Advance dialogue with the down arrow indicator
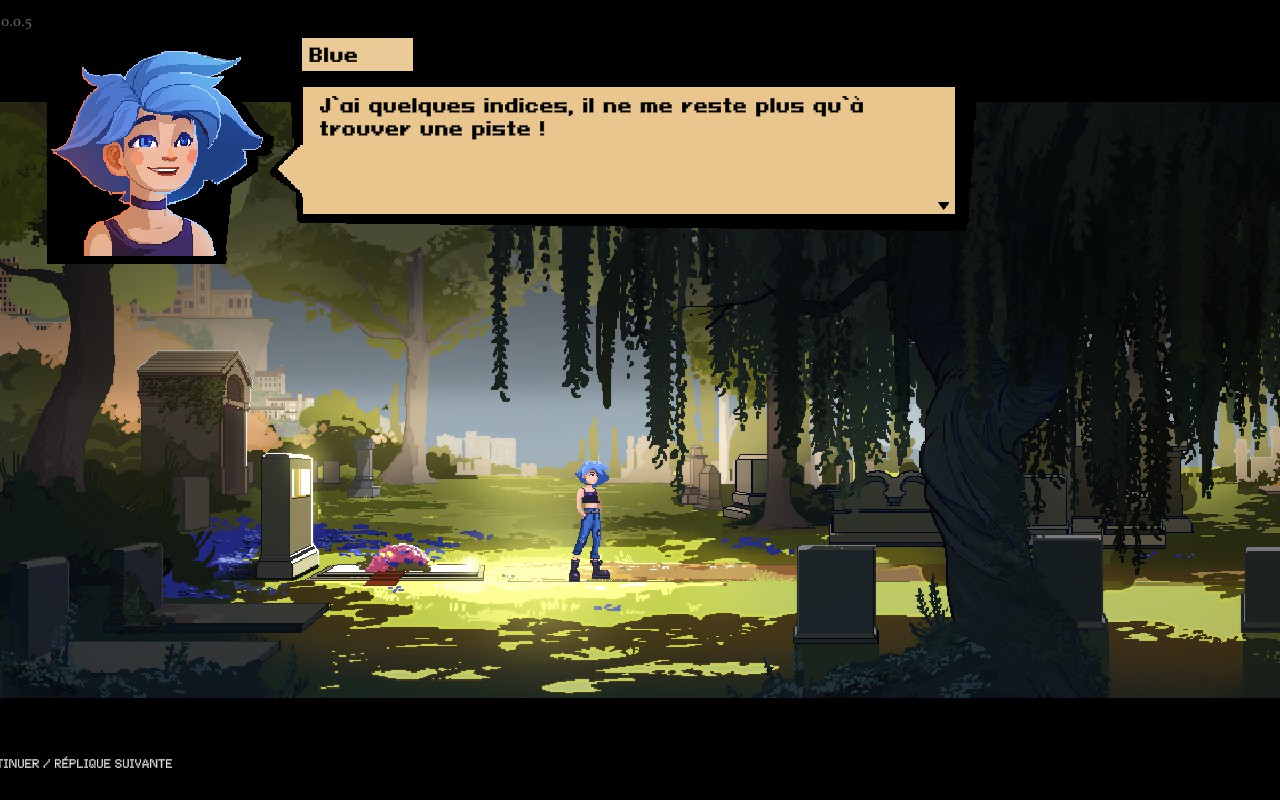This screenshot has width=1280, height=800. 942,206
